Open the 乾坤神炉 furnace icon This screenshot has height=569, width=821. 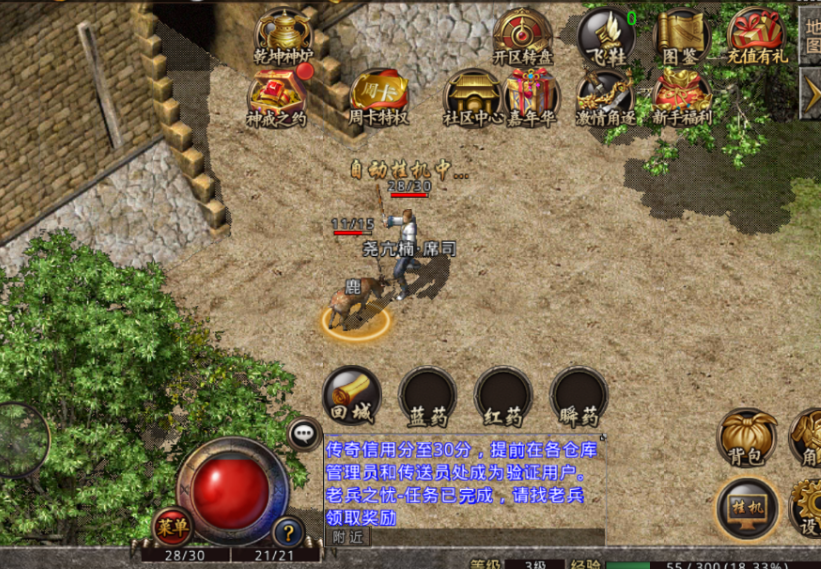pyautogui.click(x=283, y=36)
